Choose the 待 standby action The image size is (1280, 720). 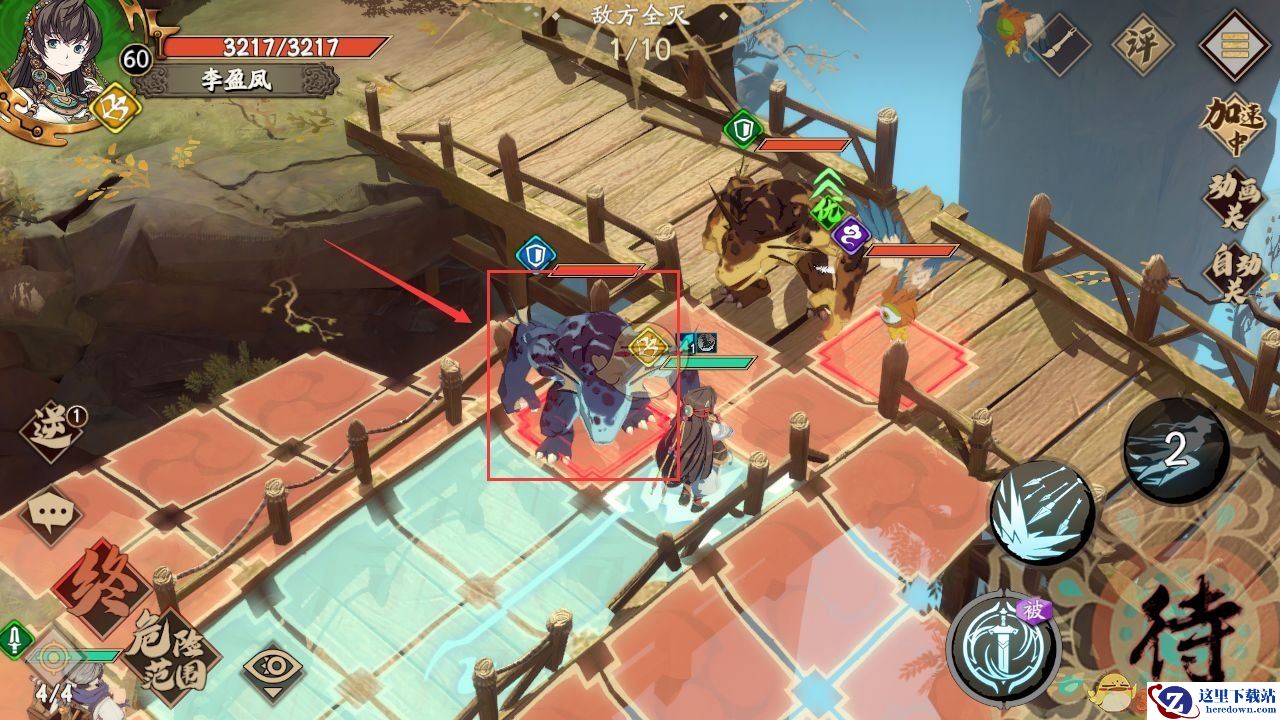(x=1190, y=632)
